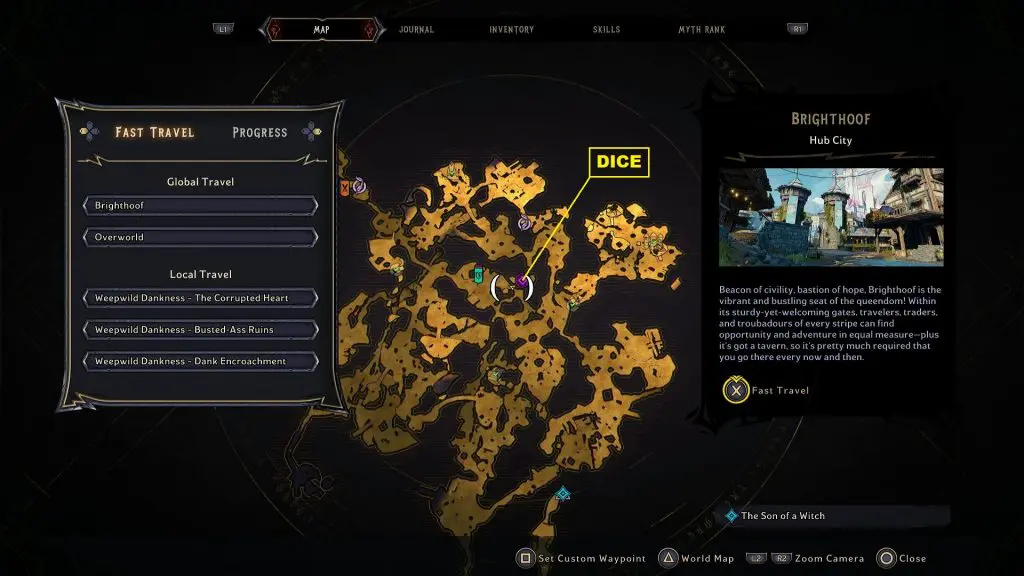Travel to The Corrupted Heart
This screenshot has width=1024, height=576.
[x=200, y=298]
